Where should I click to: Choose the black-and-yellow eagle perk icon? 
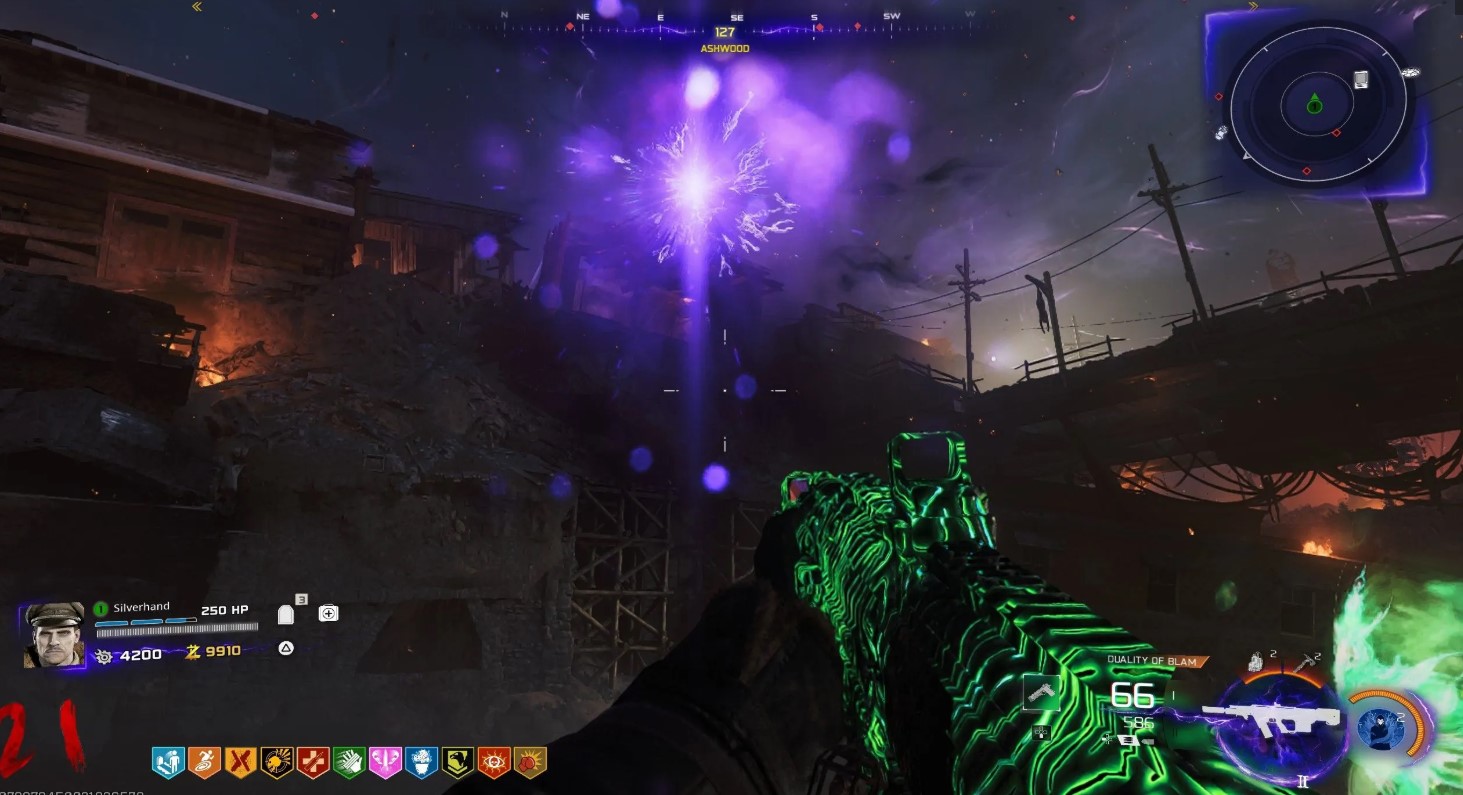click(x=458, y=763)
